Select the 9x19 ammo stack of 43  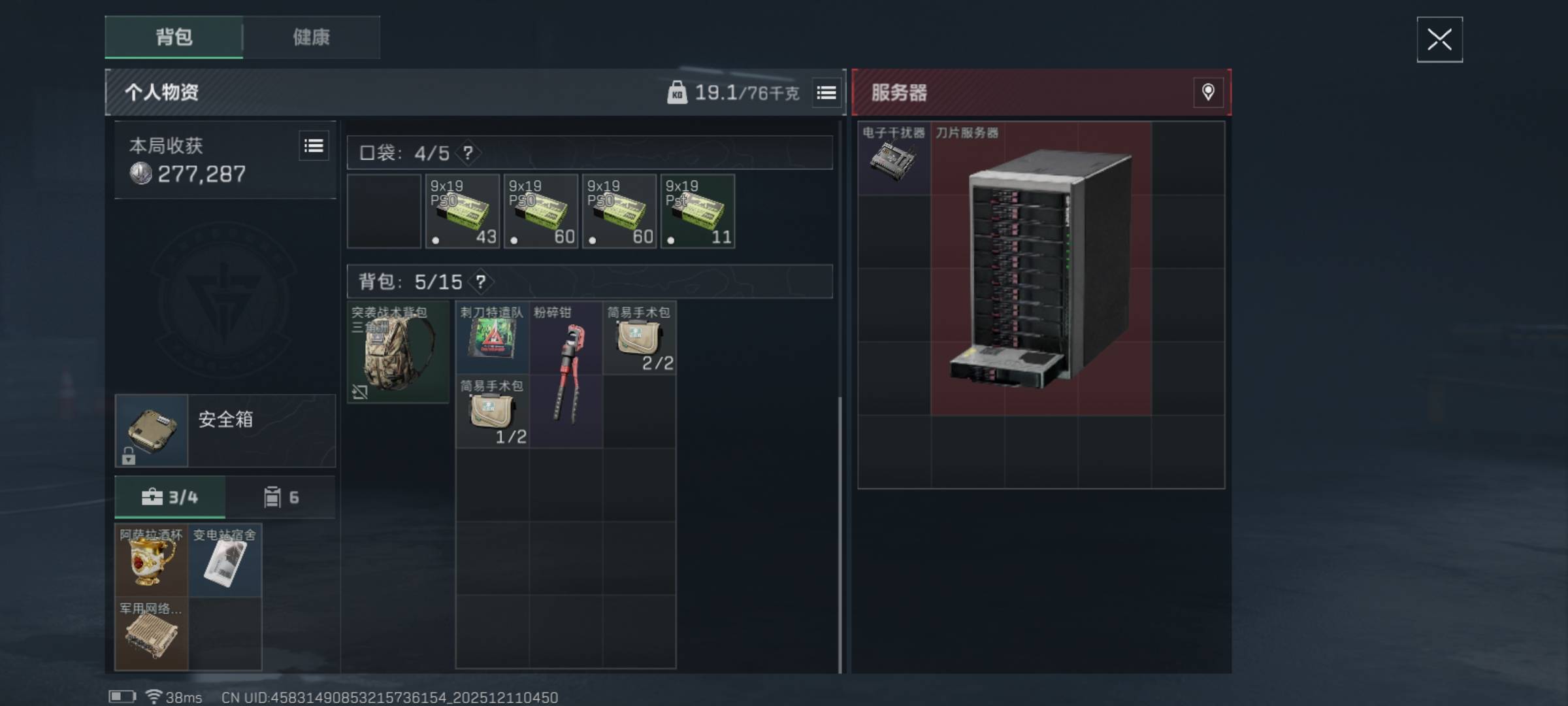[463, 211]
